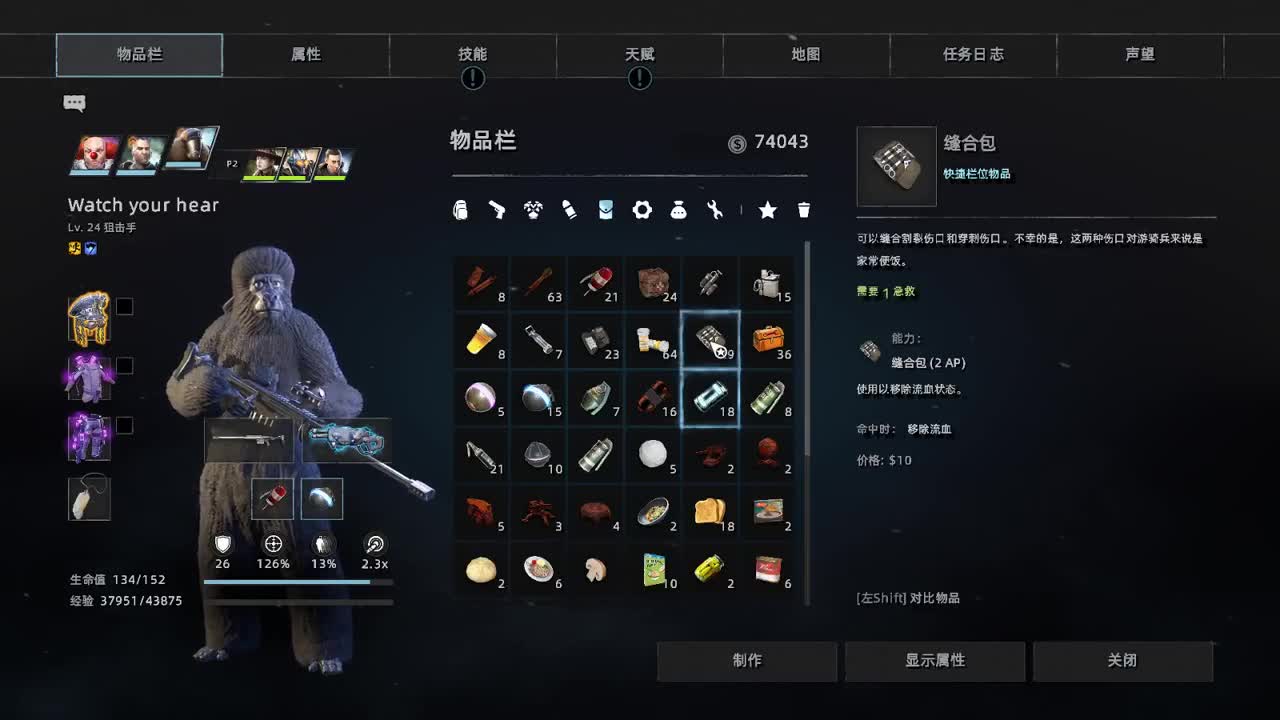The width and height of the screenshot is (1280, 720).
Task: Filter inventory by the pistol weapons icon
Action: [x=497, y=210]
